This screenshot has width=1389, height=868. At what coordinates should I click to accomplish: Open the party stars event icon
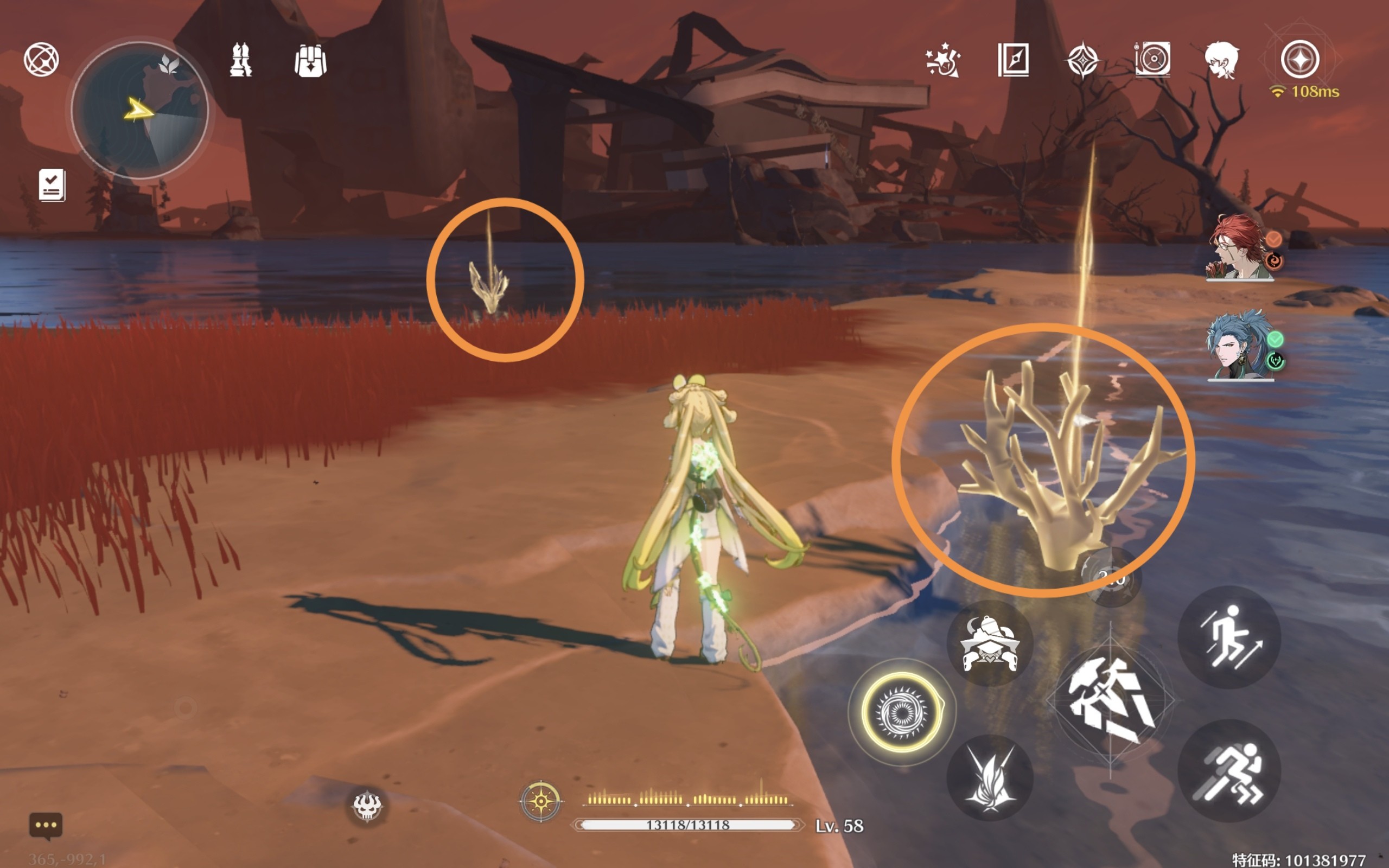(x=943, y=60)
